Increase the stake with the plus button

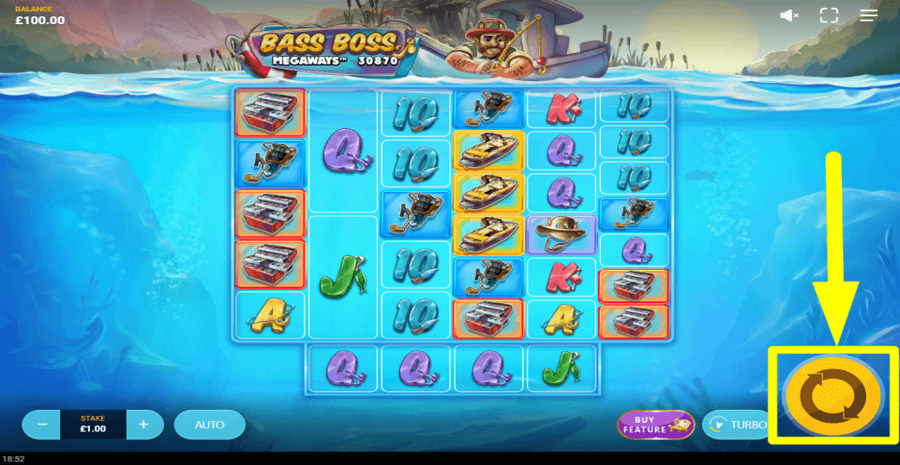click(143, 424)
